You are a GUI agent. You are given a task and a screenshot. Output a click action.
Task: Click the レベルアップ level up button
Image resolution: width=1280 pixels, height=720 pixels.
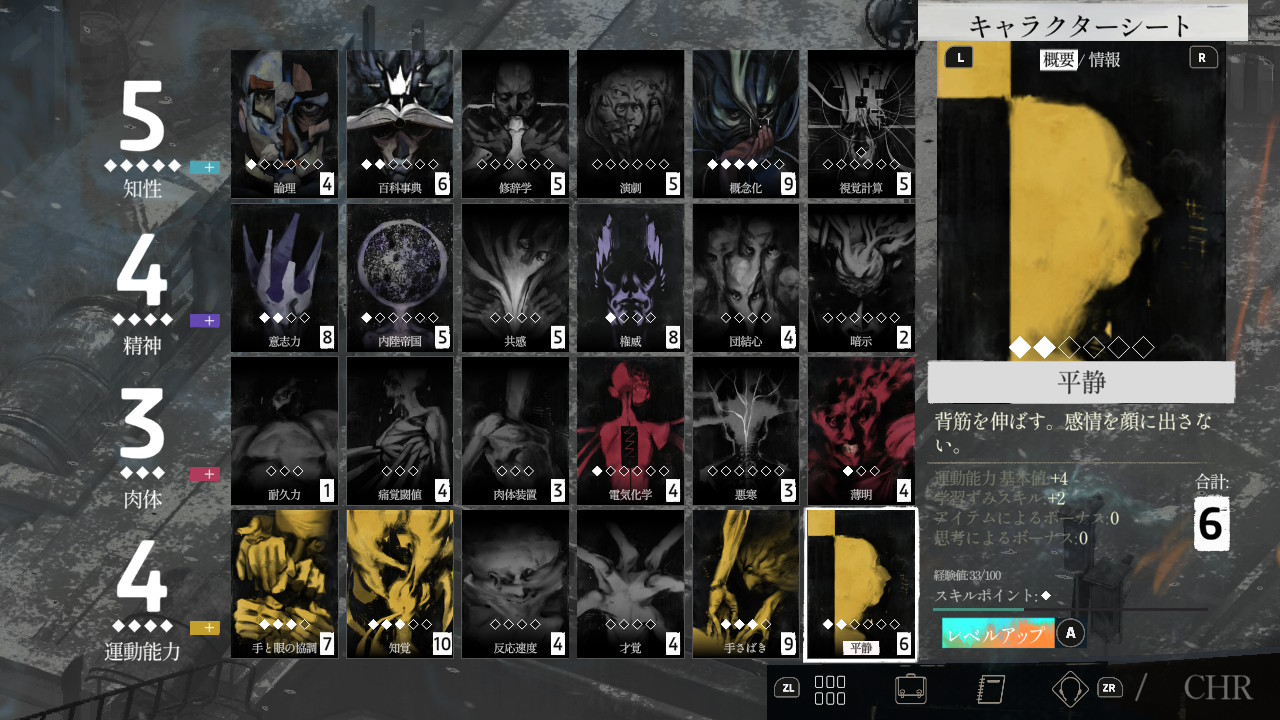pos(998,634)
